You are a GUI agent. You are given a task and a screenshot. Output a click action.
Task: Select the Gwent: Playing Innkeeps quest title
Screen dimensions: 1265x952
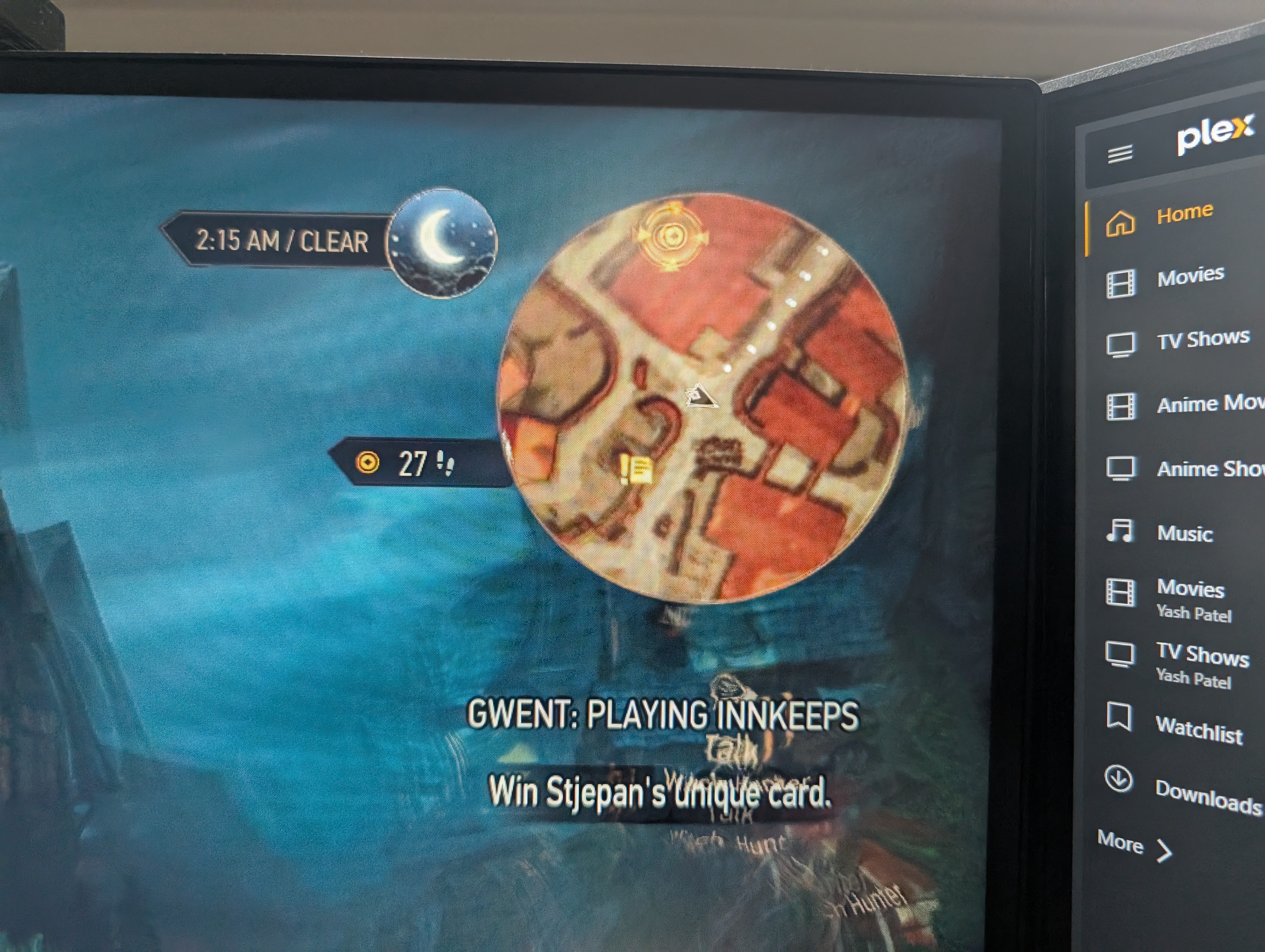662,715
